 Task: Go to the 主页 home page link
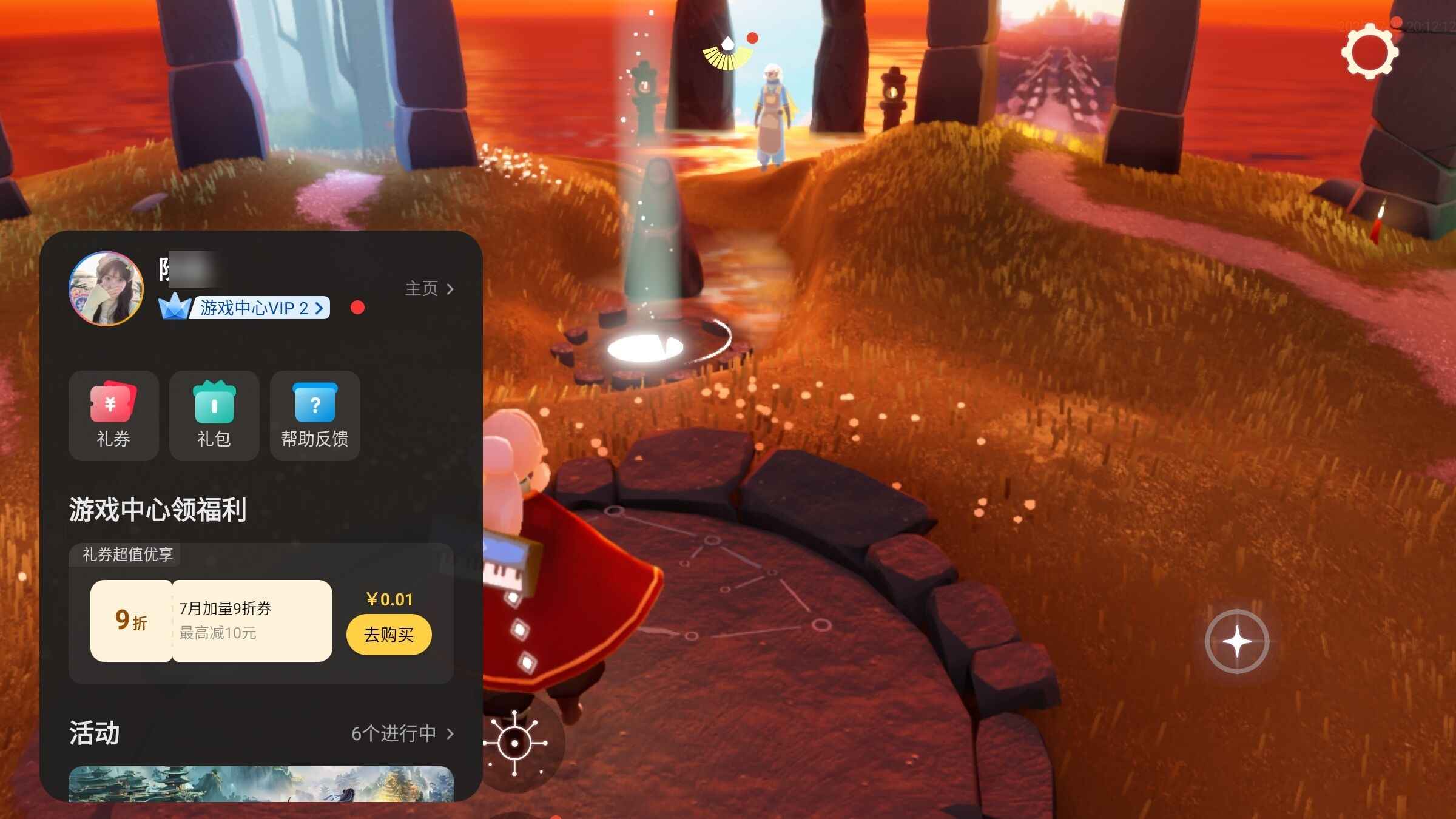[429, 289]
